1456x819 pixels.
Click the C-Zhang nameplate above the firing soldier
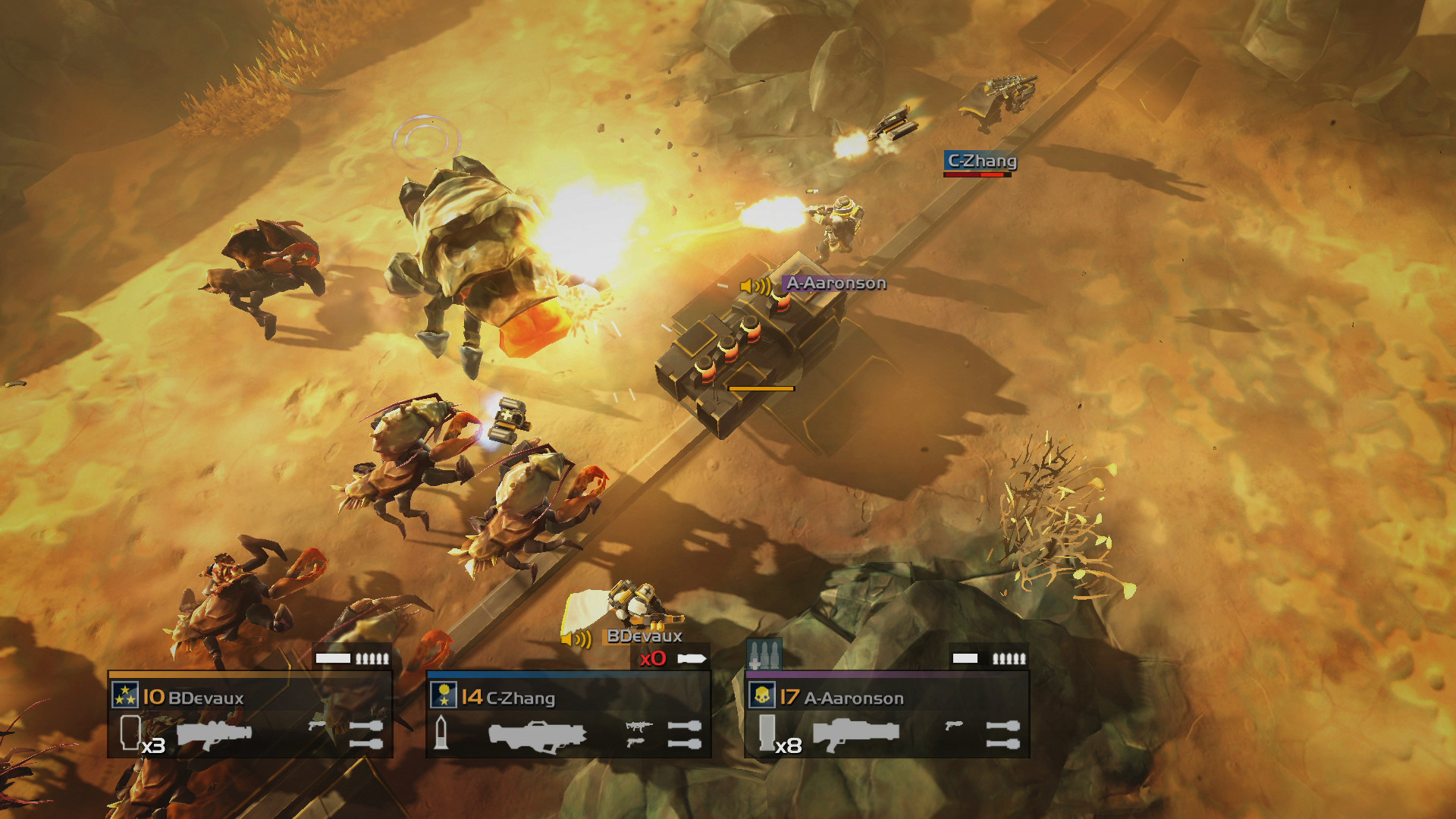point(981,162)
